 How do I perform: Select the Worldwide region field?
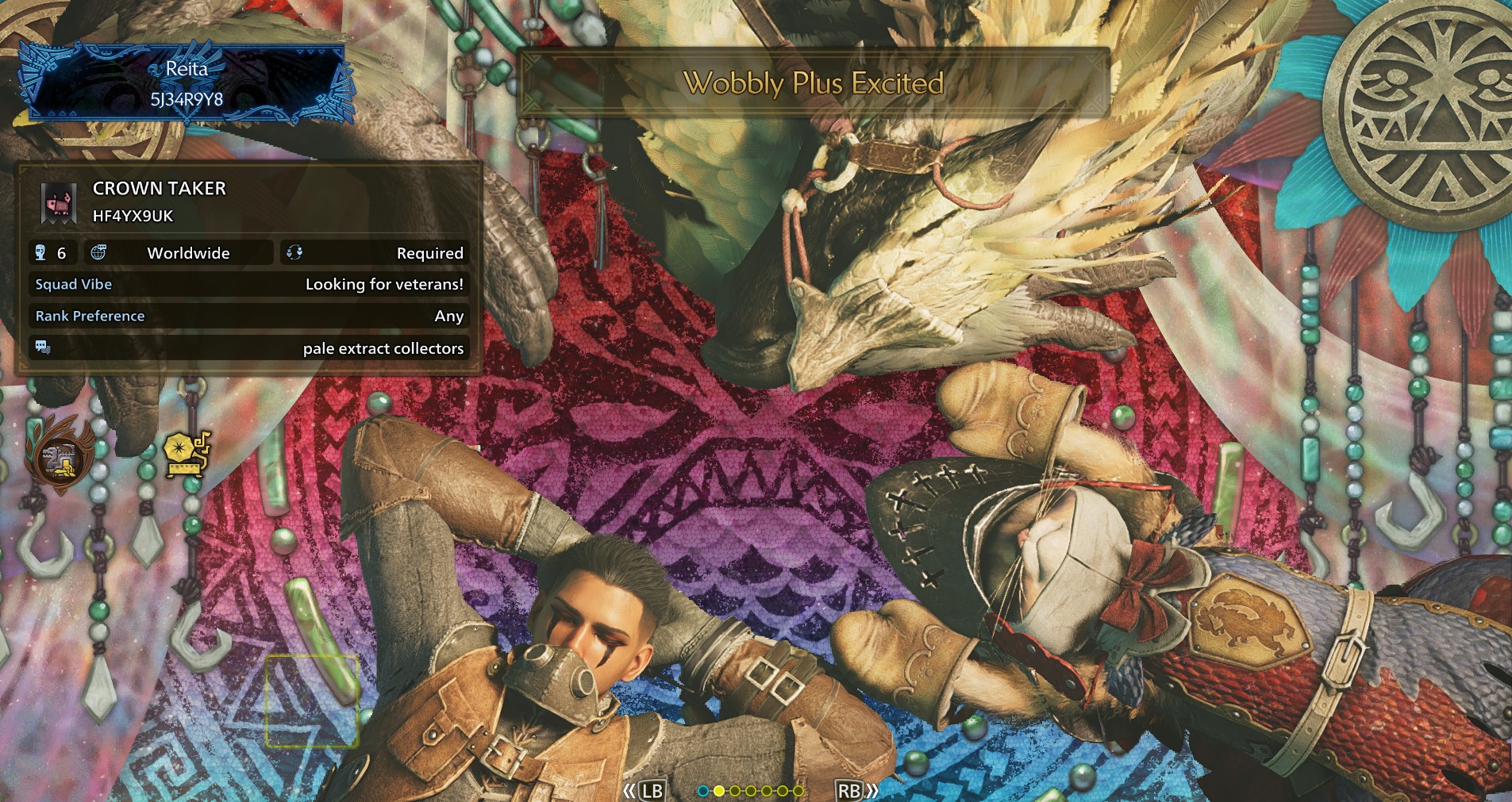coord(179,253)
